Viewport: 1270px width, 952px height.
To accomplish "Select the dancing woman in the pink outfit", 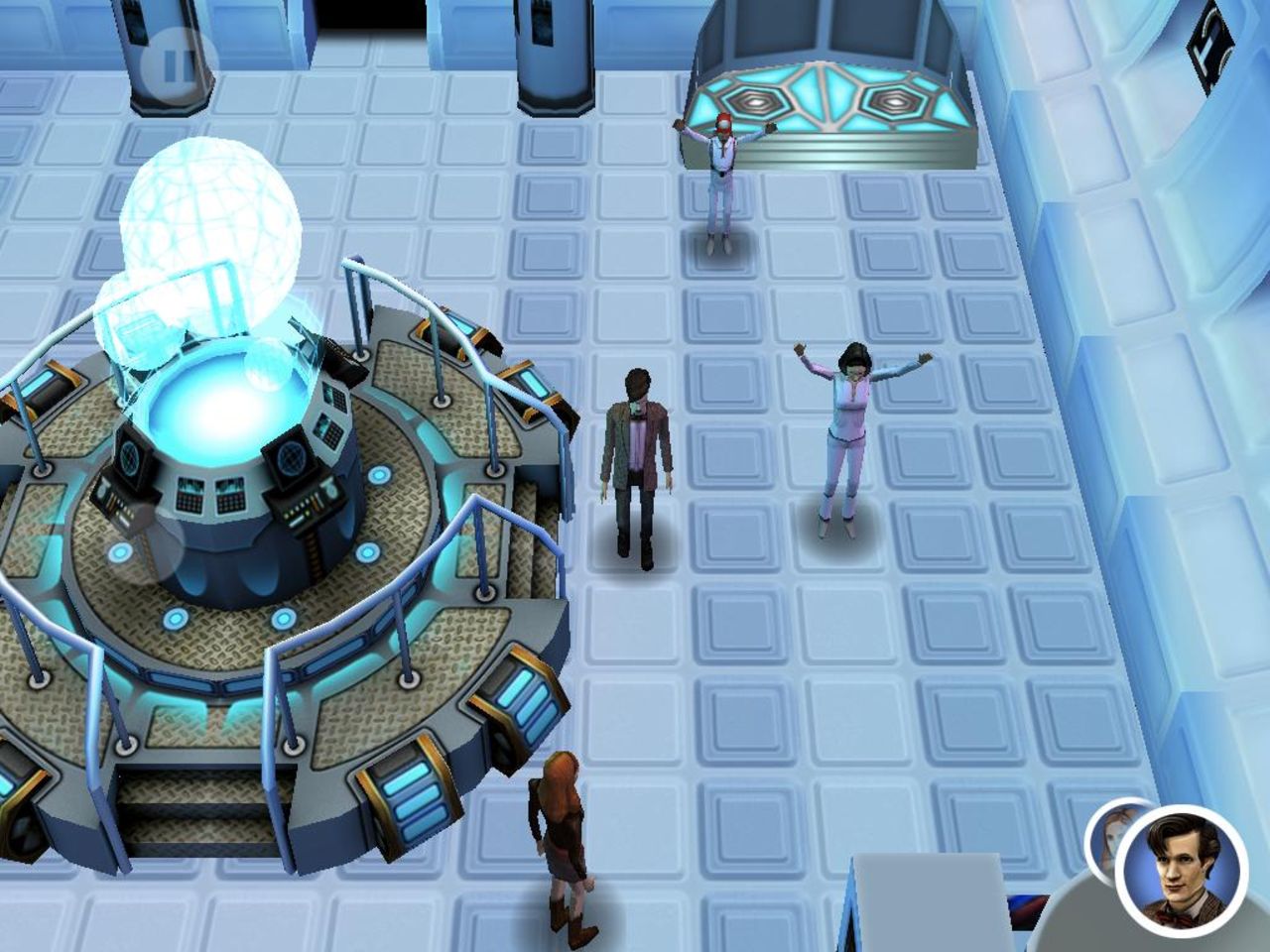I will (x=848, y=436).
